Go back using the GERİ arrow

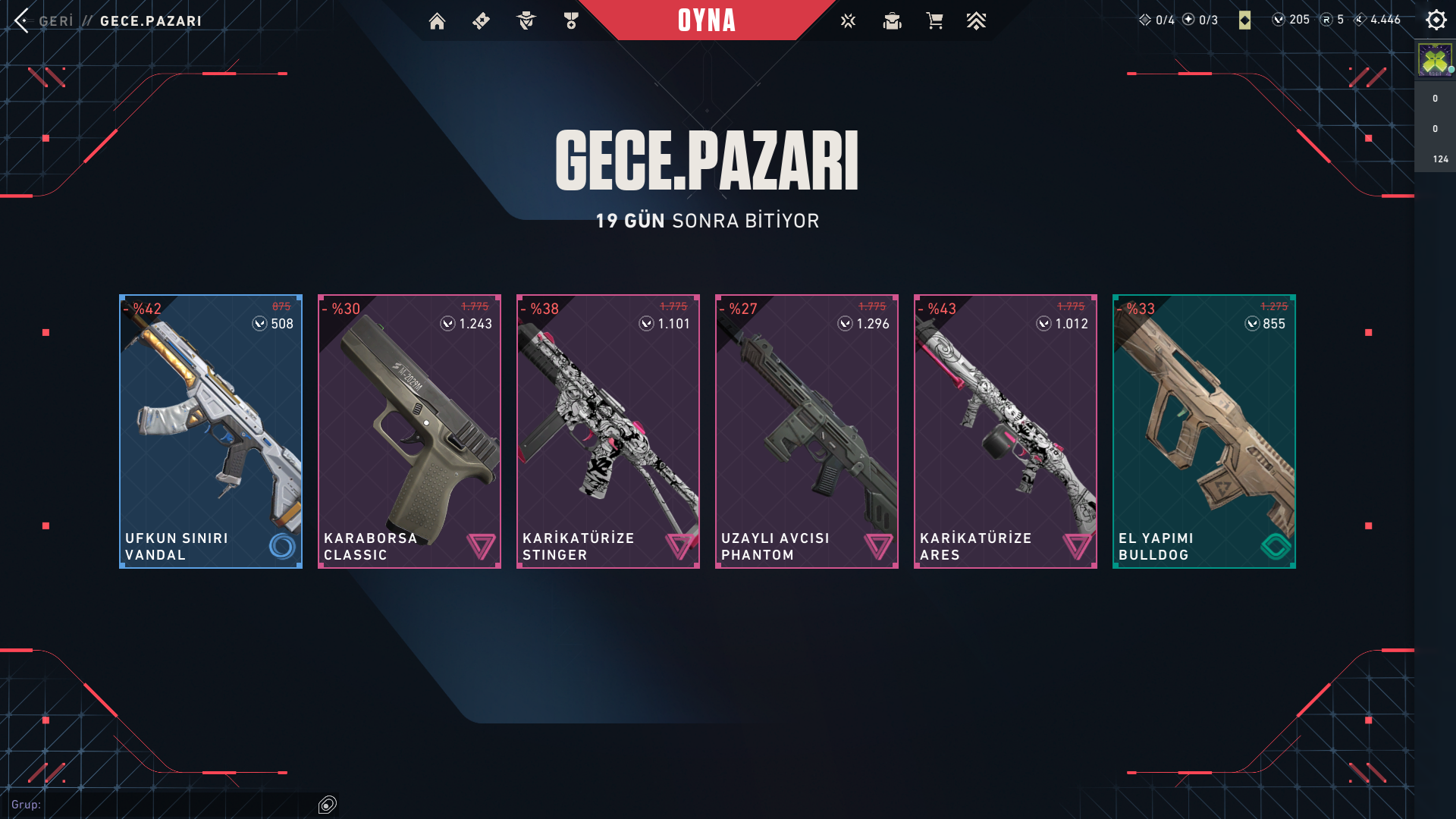[x=23, y=20]
